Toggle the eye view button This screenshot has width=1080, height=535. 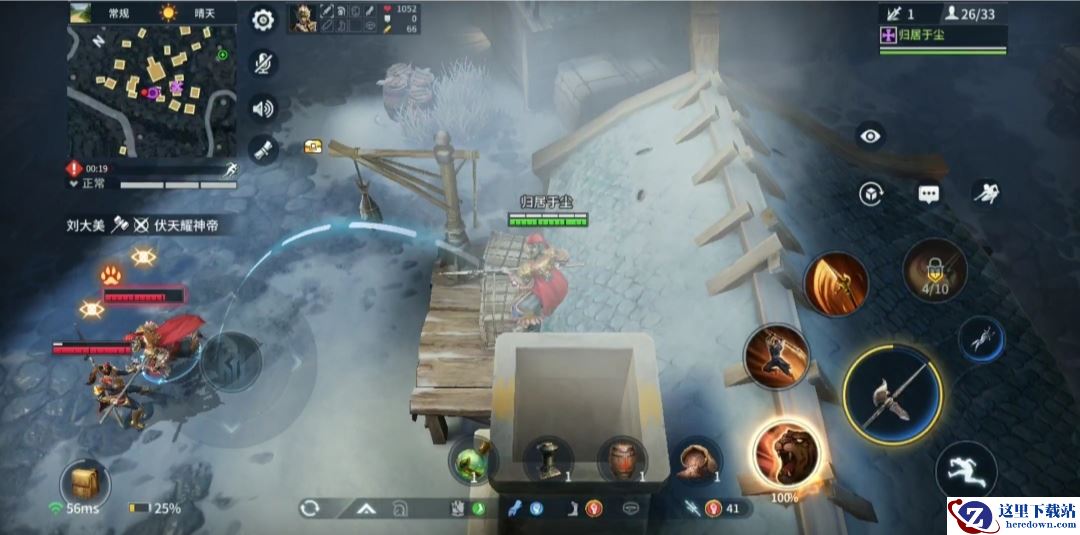[x=870, y=136]
